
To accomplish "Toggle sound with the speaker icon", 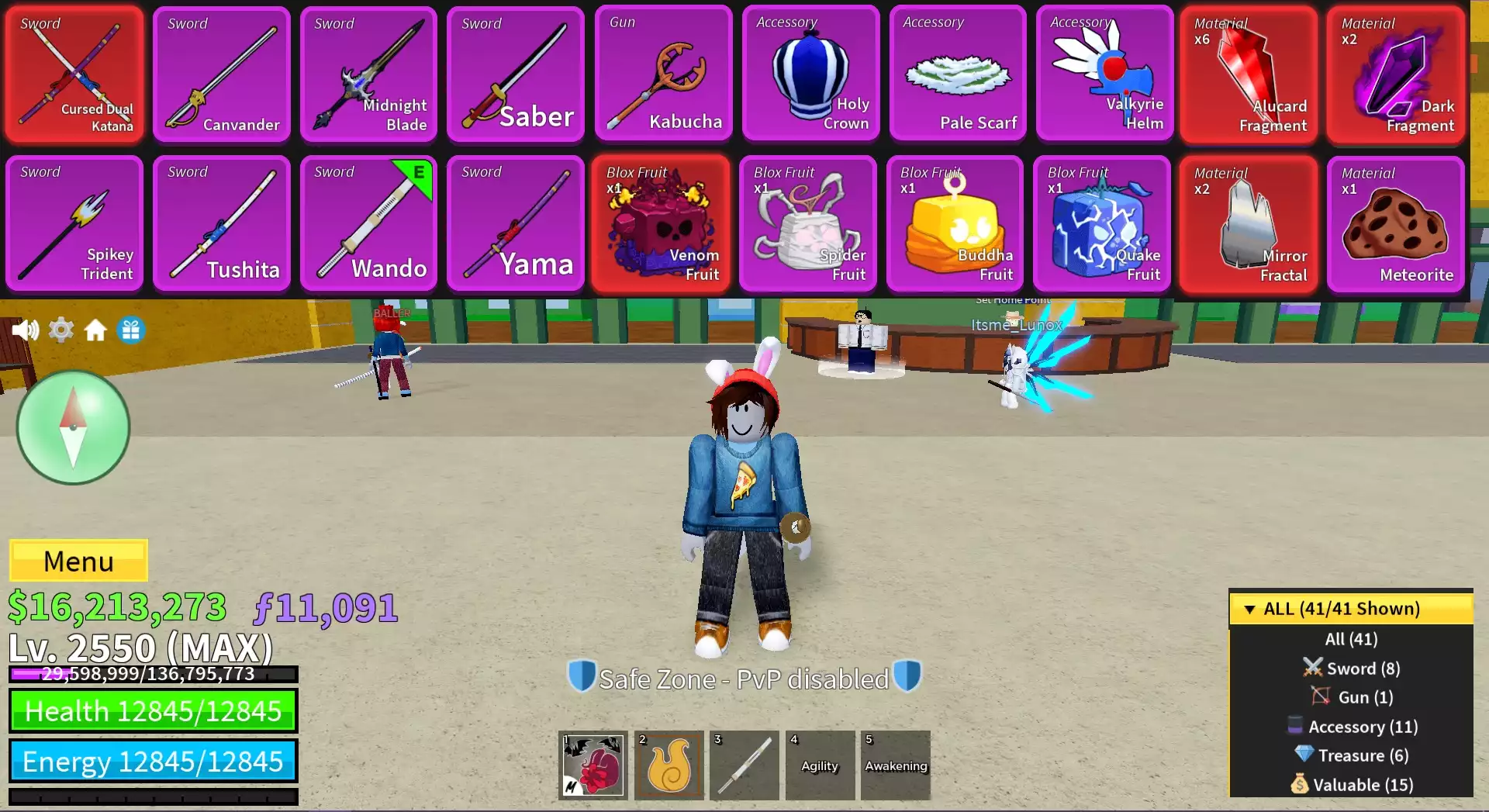I will pos(25,330).
